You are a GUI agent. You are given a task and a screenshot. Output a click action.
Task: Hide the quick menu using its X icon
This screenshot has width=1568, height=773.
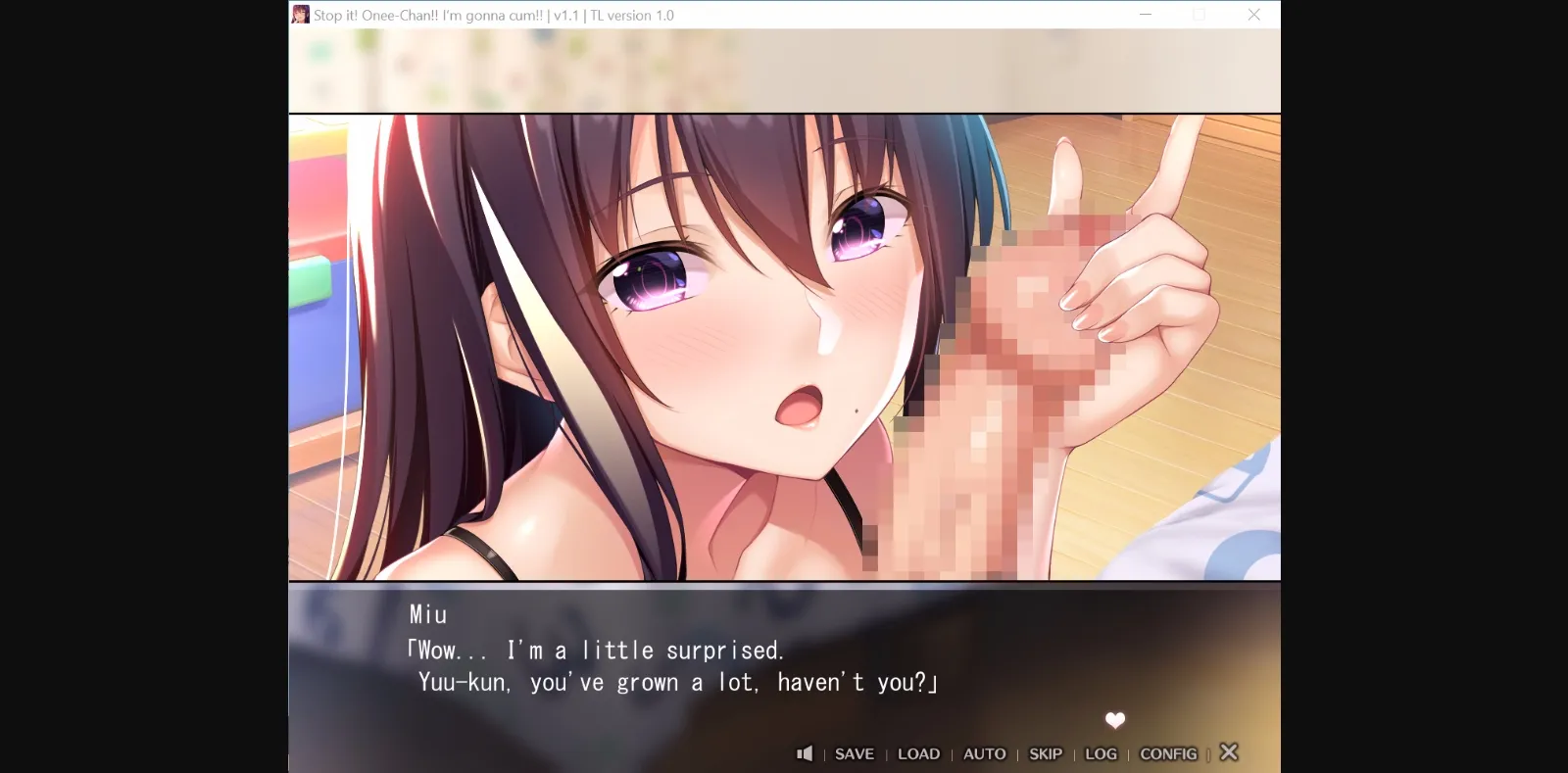coord(1229,751)
